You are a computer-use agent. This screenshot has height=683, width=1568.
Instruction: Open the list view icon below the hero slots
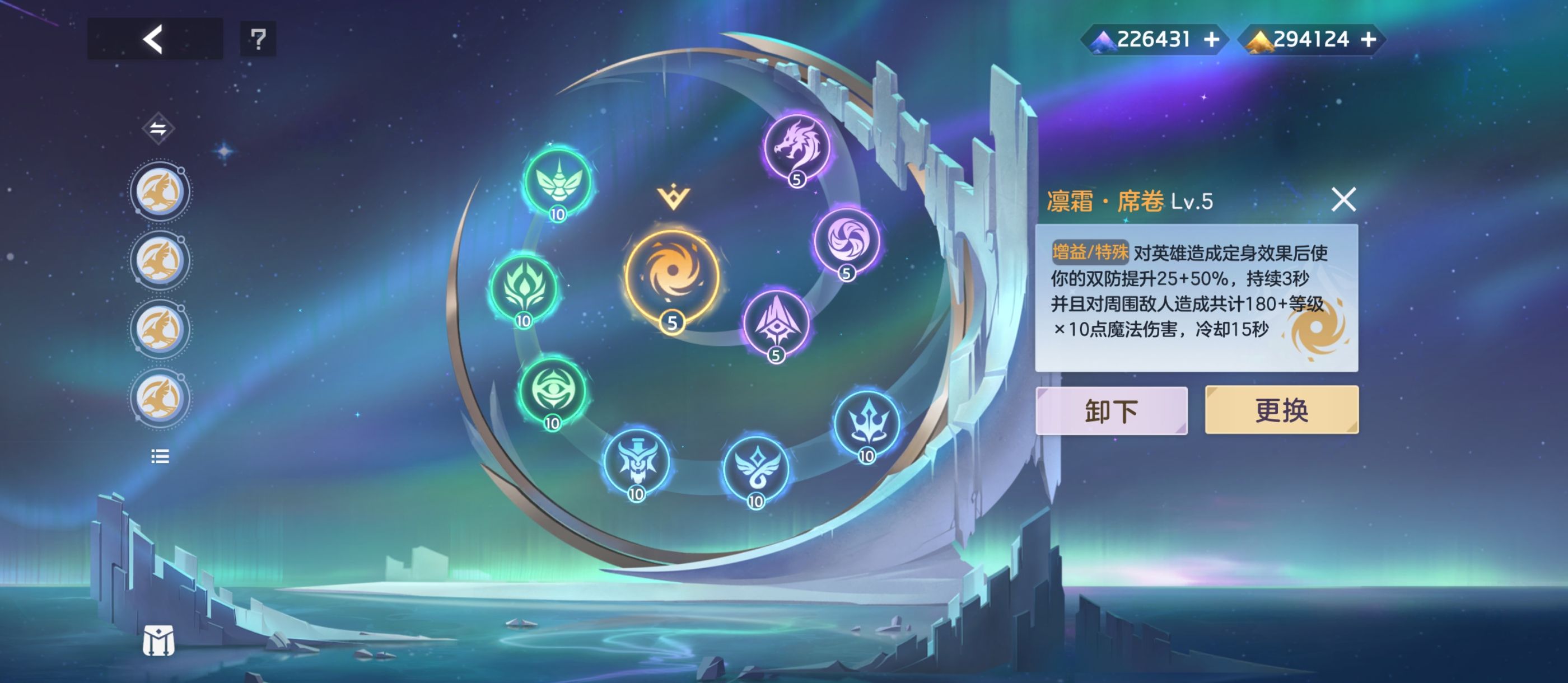pos(160,457)
